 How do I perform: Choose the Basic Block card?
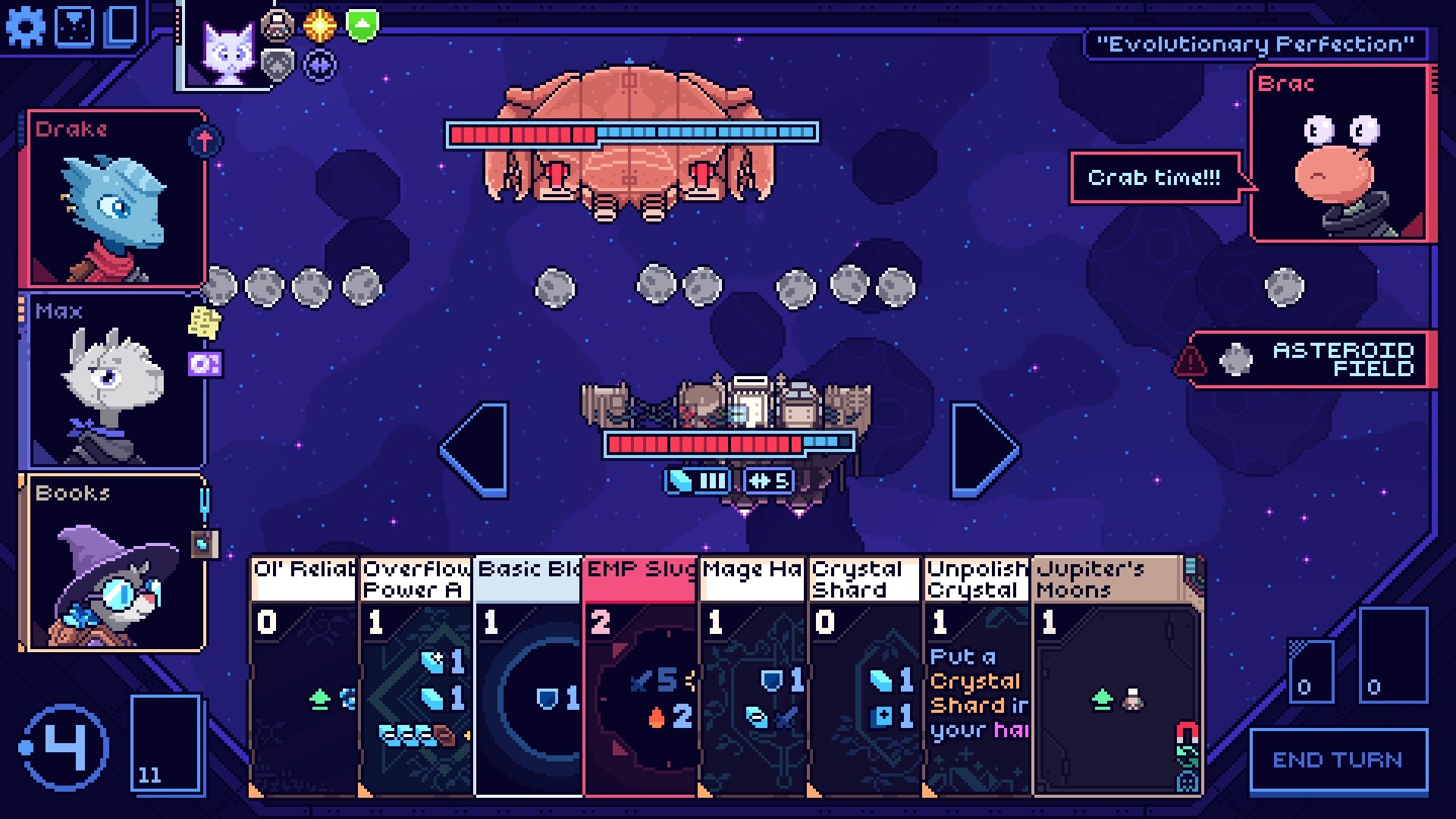coord(528,675)
